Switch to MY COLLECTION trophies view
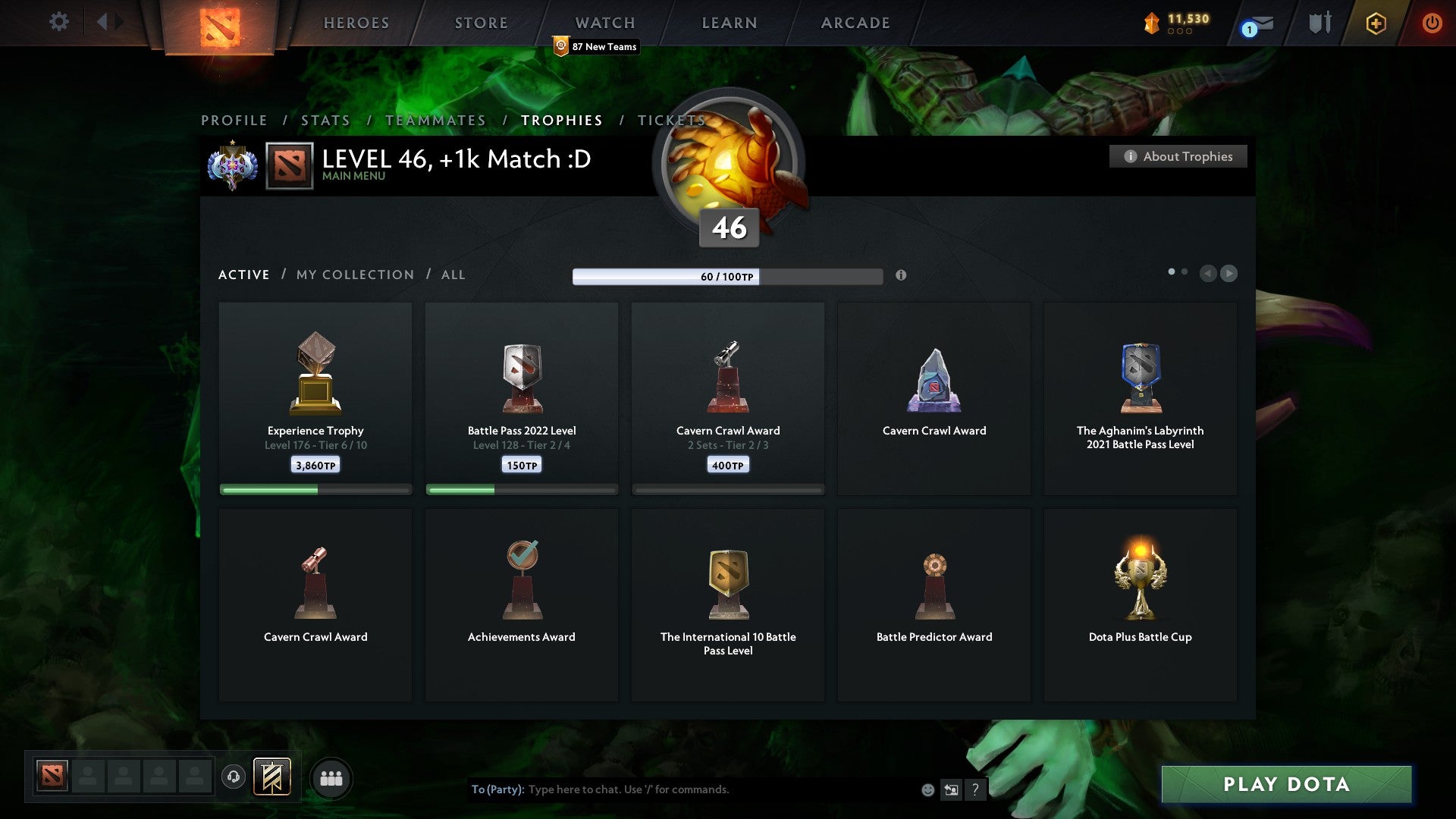This screenshot has width=1456, height=819. (354, 275)
